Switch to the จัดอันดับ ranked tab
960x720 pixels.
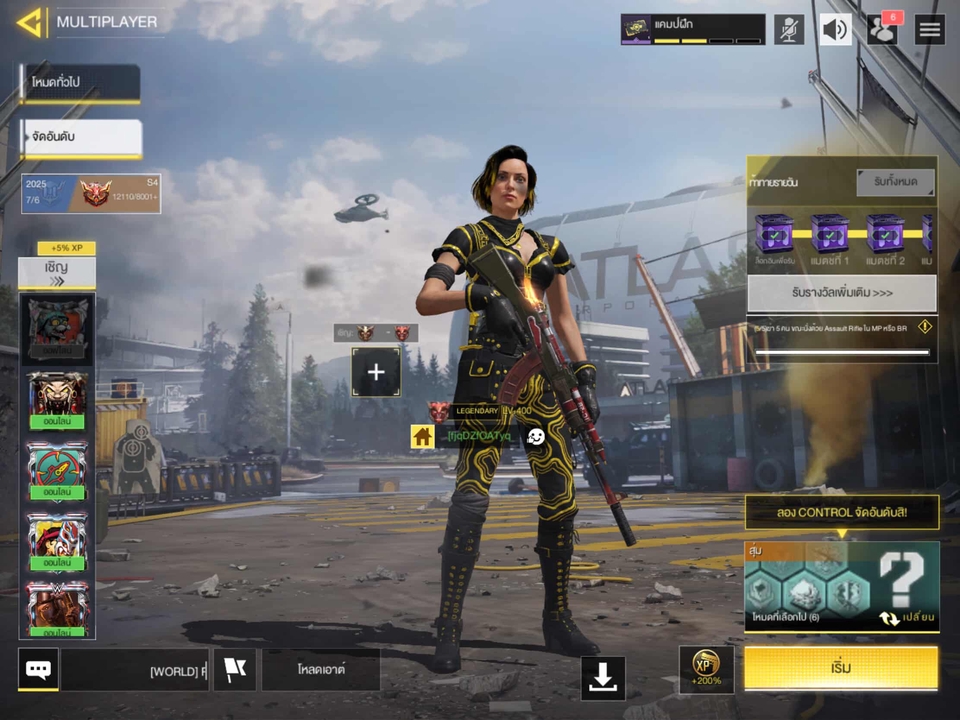80,137
